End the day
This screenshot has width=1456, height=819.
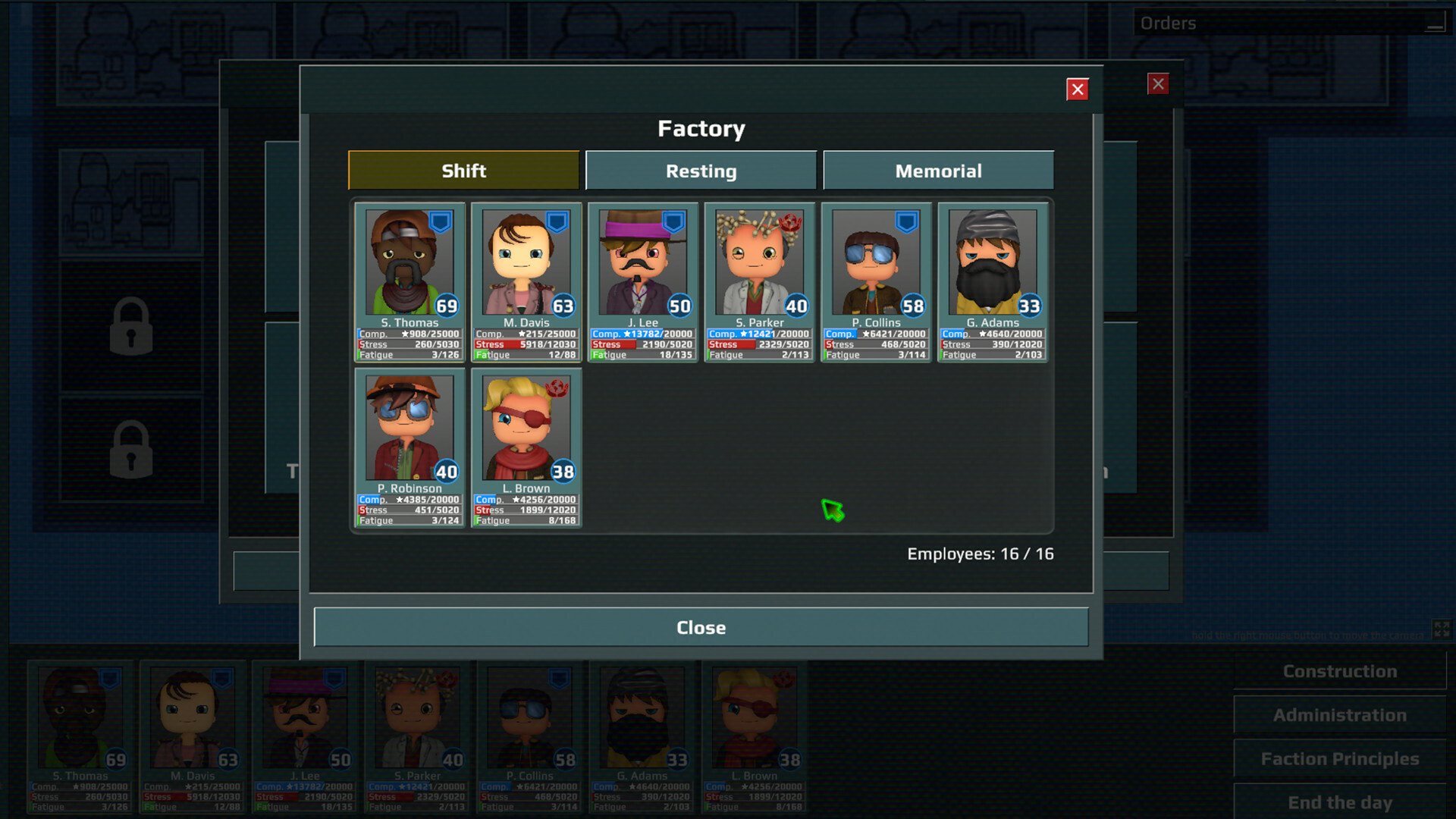[x=1339, y=802]
